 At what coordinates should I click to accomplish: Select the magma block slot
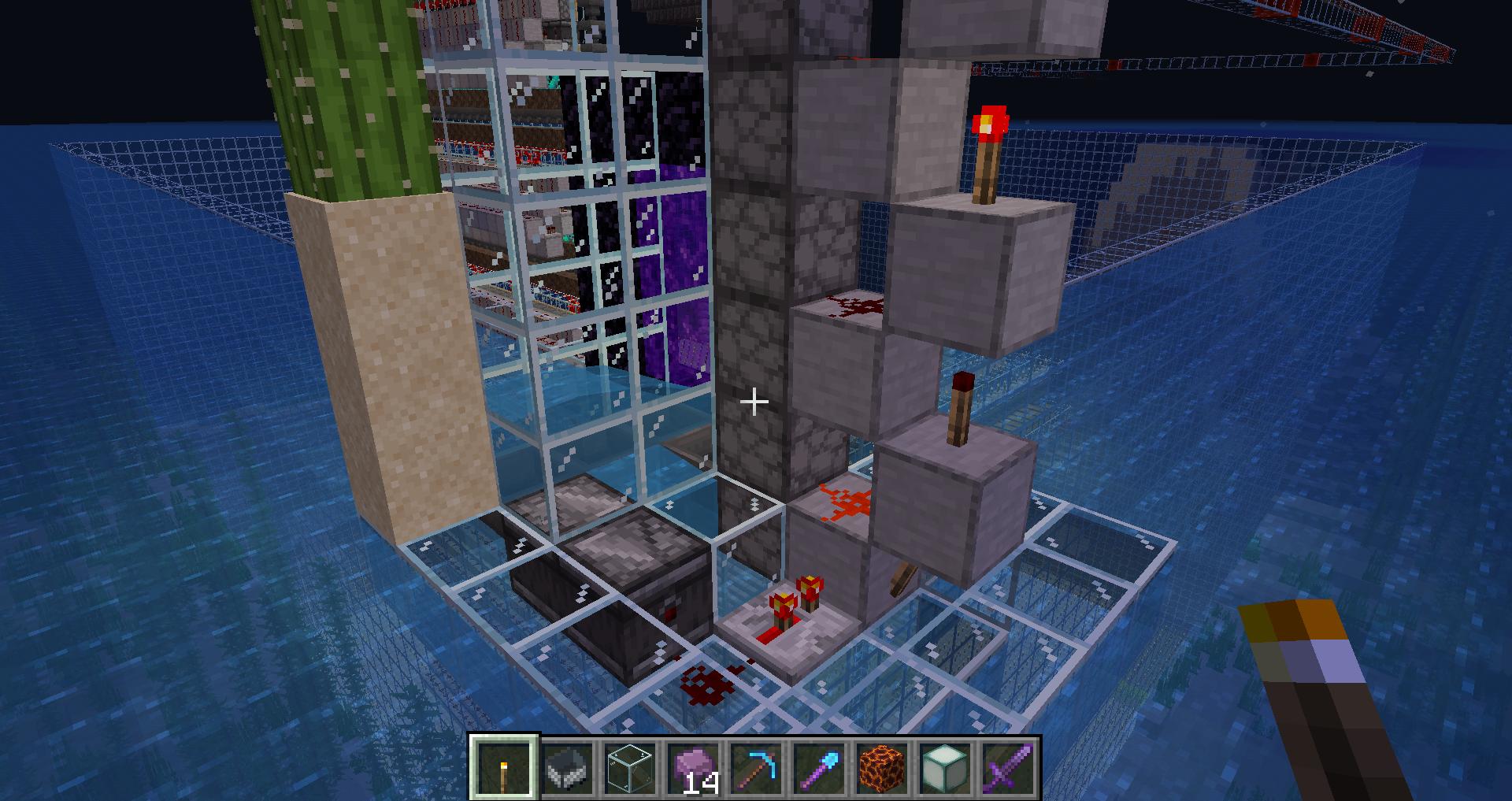(882, 767)
